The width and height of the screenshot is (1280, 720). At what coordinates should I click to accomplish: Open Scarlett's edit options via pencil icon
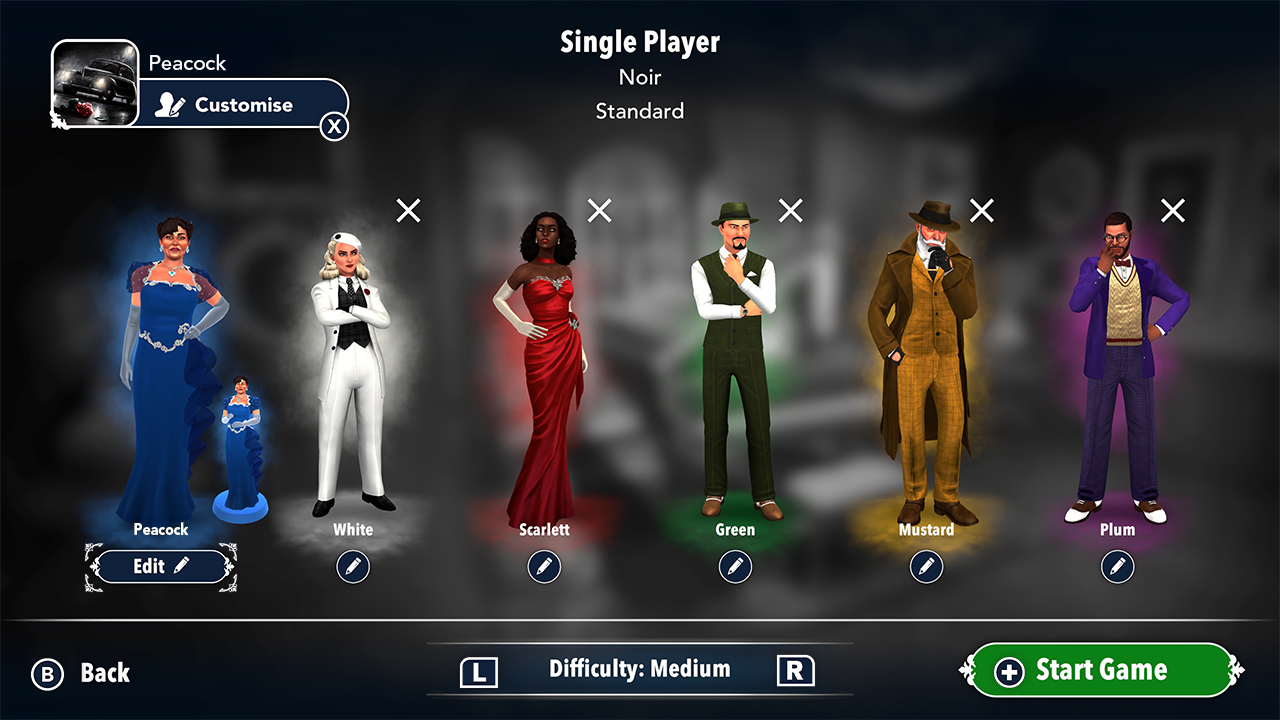(544, 566)
